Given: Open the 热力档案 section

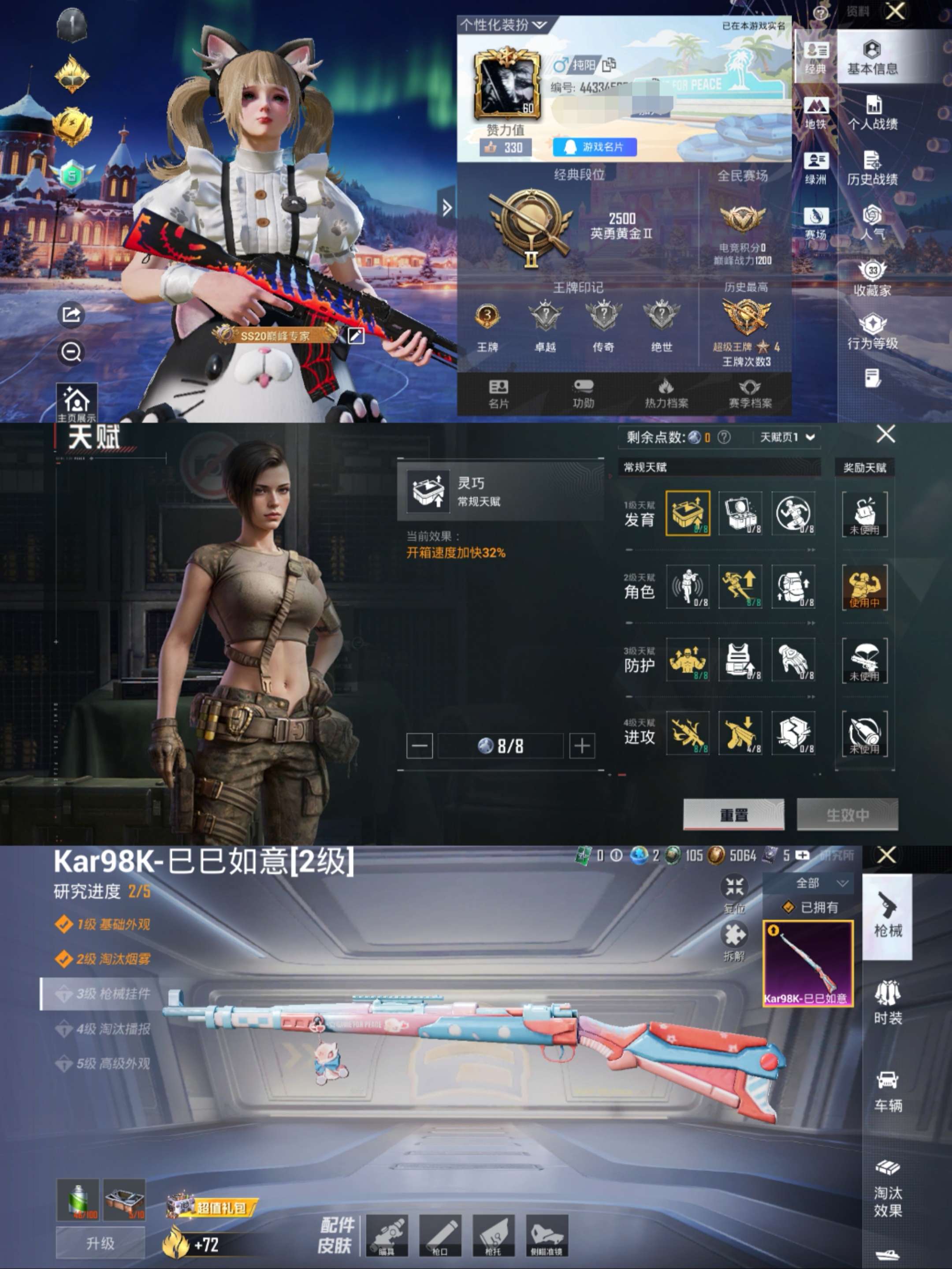Looking at the screenshot, I should pos(666,393).
